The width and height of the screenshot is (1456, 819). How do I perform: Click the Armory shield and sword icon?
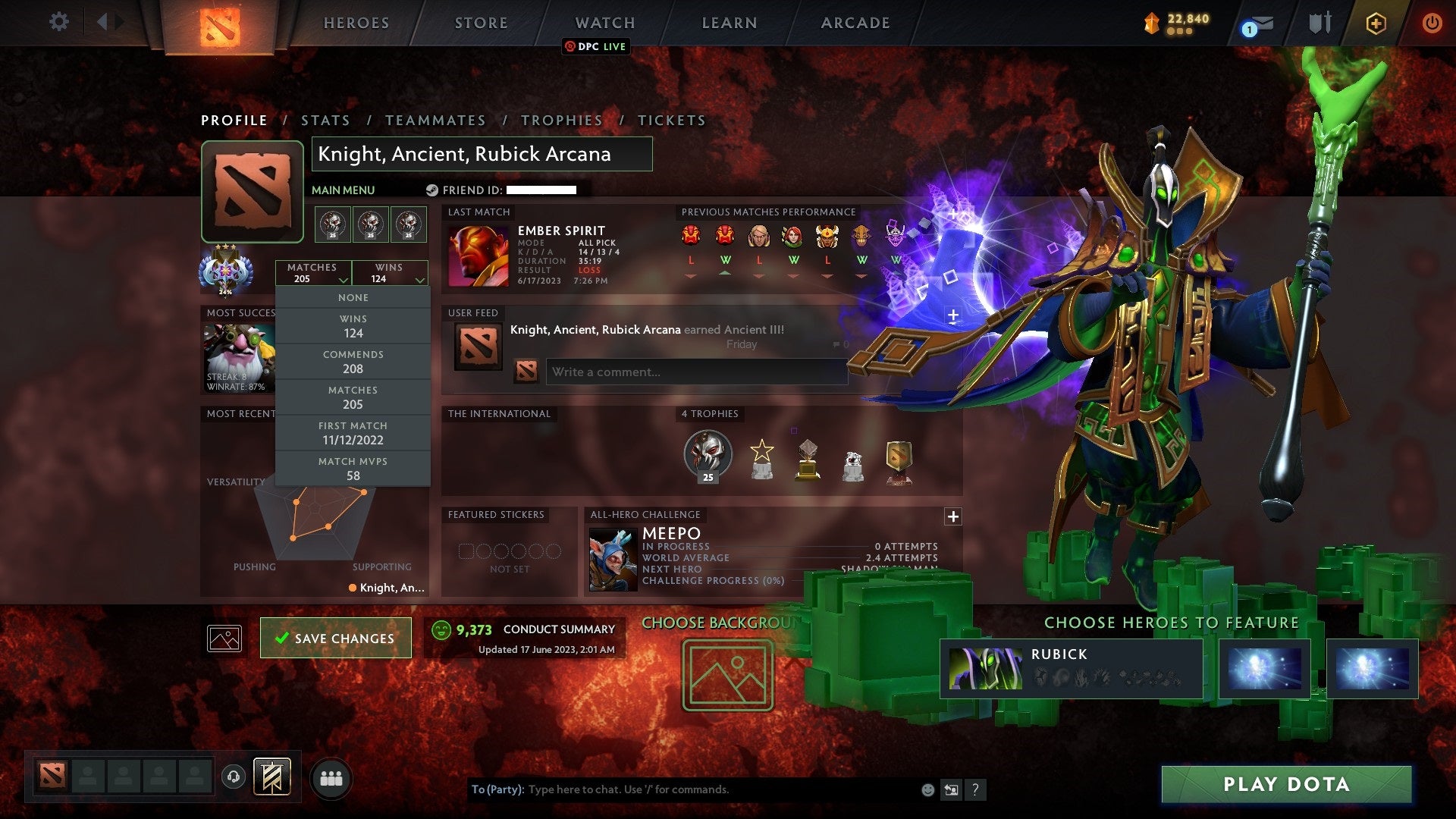pos(1319,23)
